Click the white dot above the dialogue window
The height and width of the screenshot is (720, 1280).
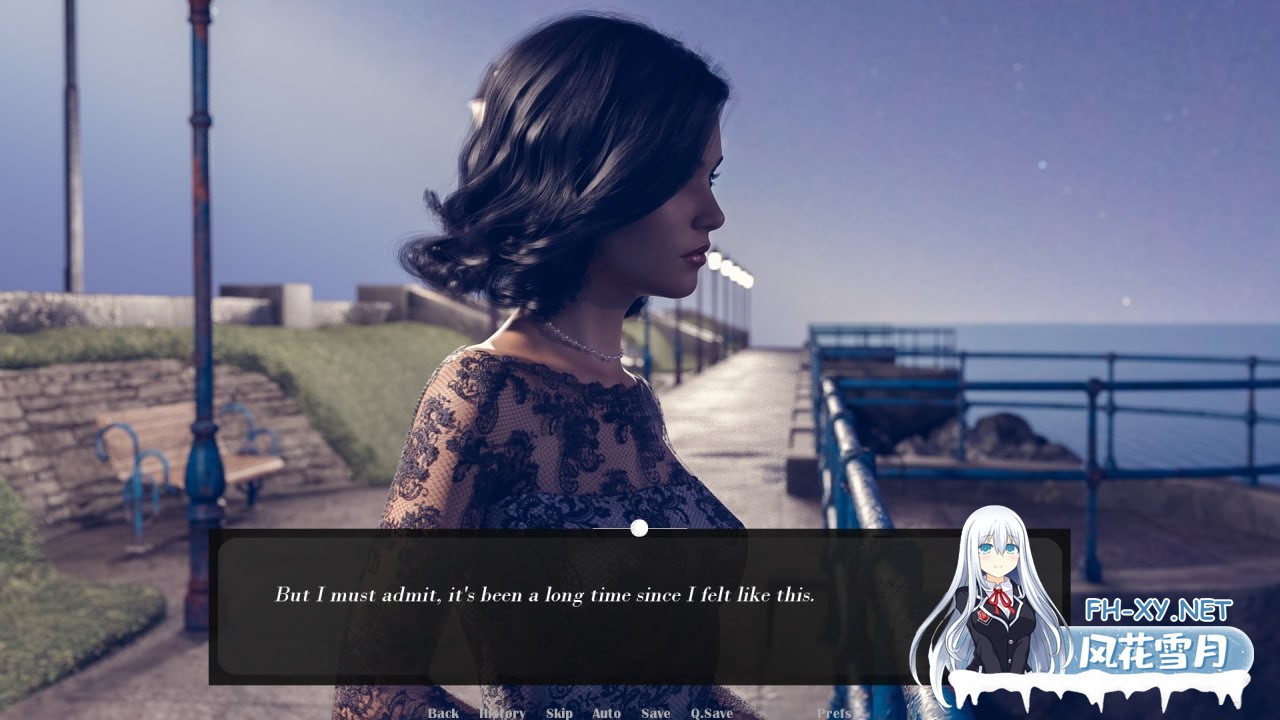(x=637, y=527)
